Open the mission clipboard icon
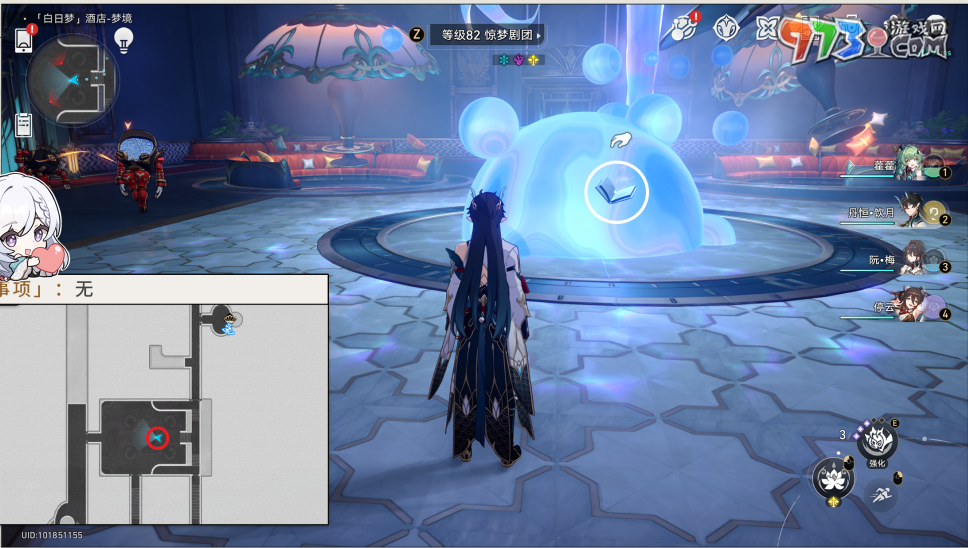The height and width of the screenshot is (548, 968). pos(24,125)
